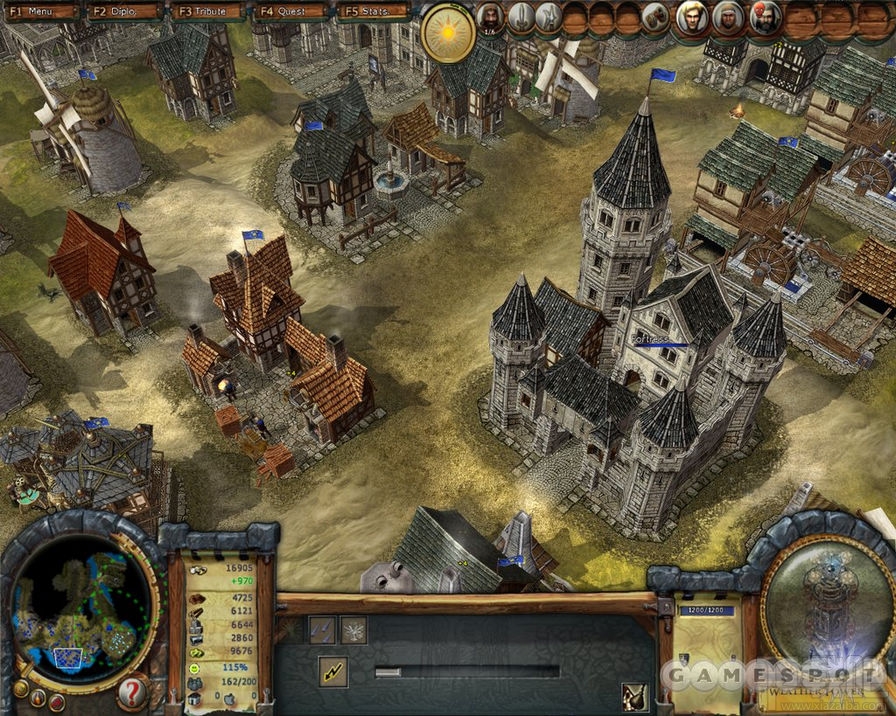
Task: View the F5 Stats screen
Action: pyautogui.click(x=374, y=12)
